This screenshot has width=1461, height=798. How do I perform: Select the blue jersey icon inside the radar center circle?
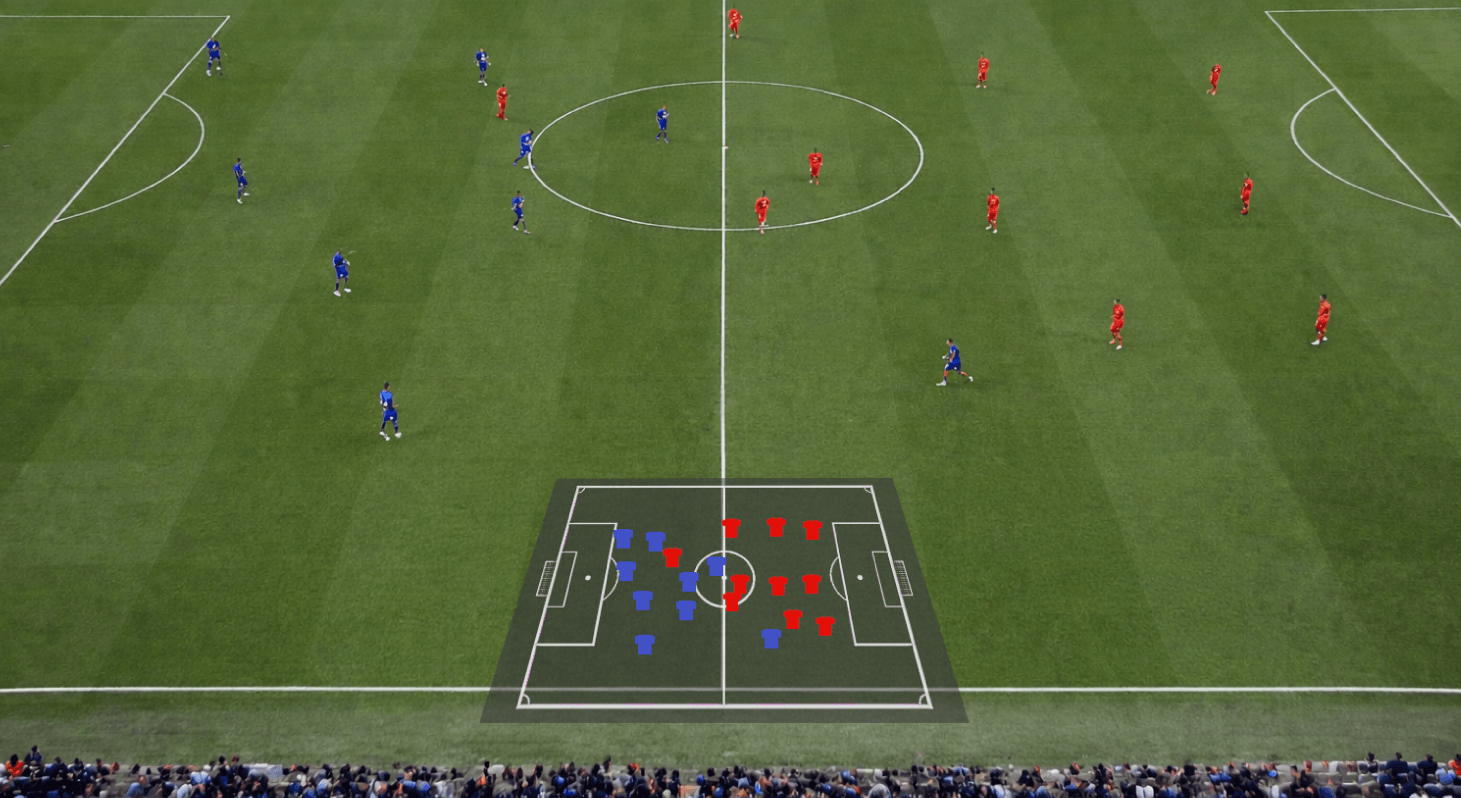716,566
